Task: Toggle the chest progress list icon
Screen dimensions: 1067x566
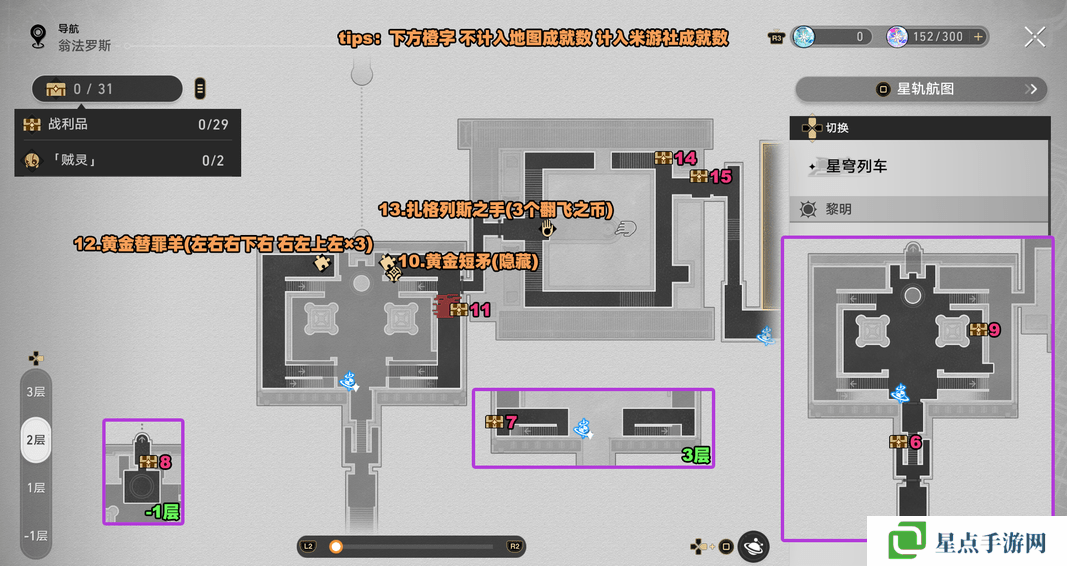Action: click(200, 89)
